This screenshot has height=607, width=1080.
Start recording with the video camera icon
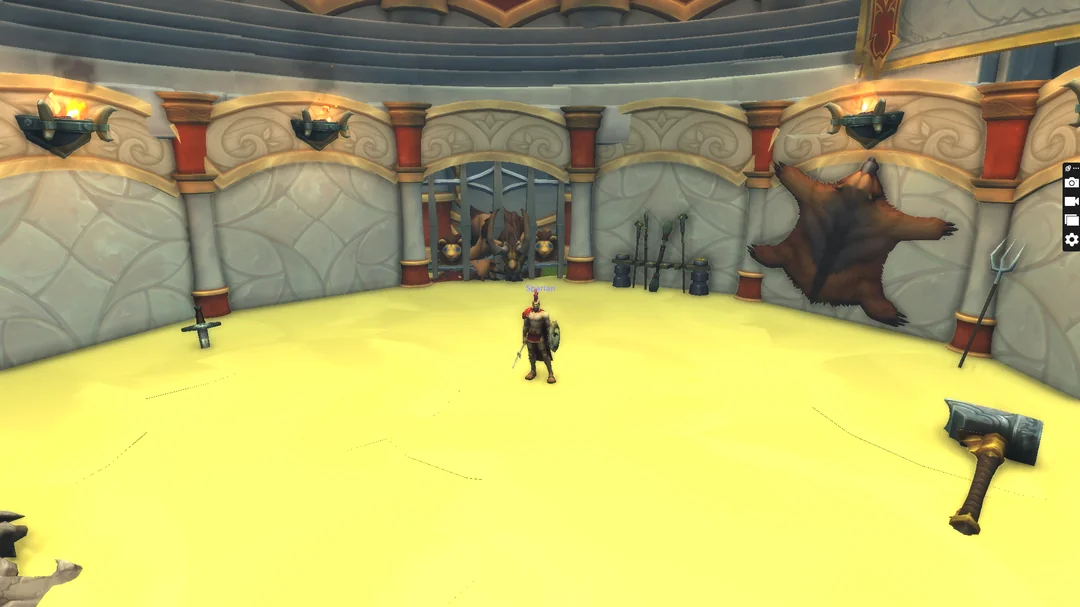click(1071, 202)
